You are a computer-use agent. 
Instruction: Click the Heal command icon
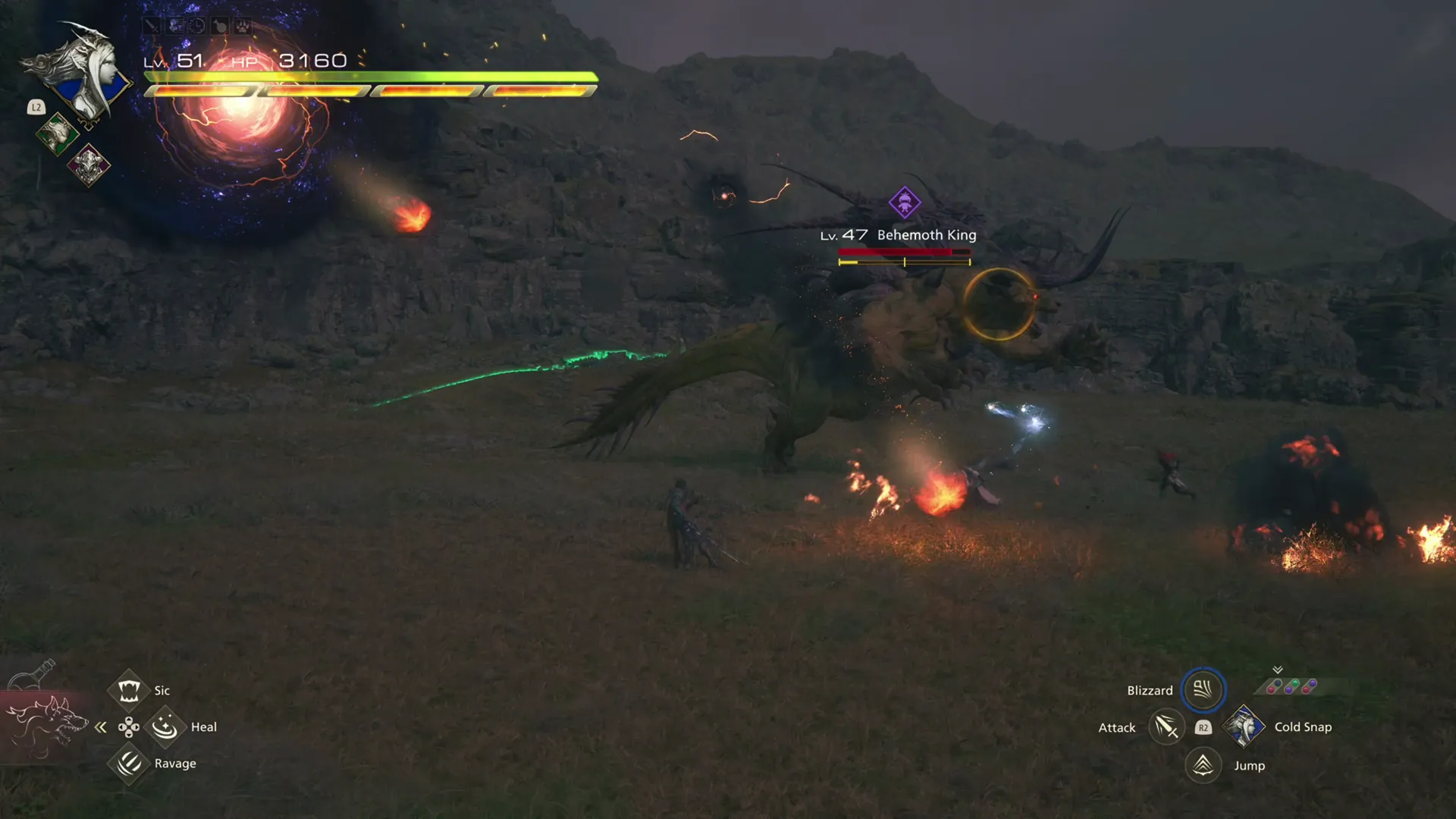[166, 726]
